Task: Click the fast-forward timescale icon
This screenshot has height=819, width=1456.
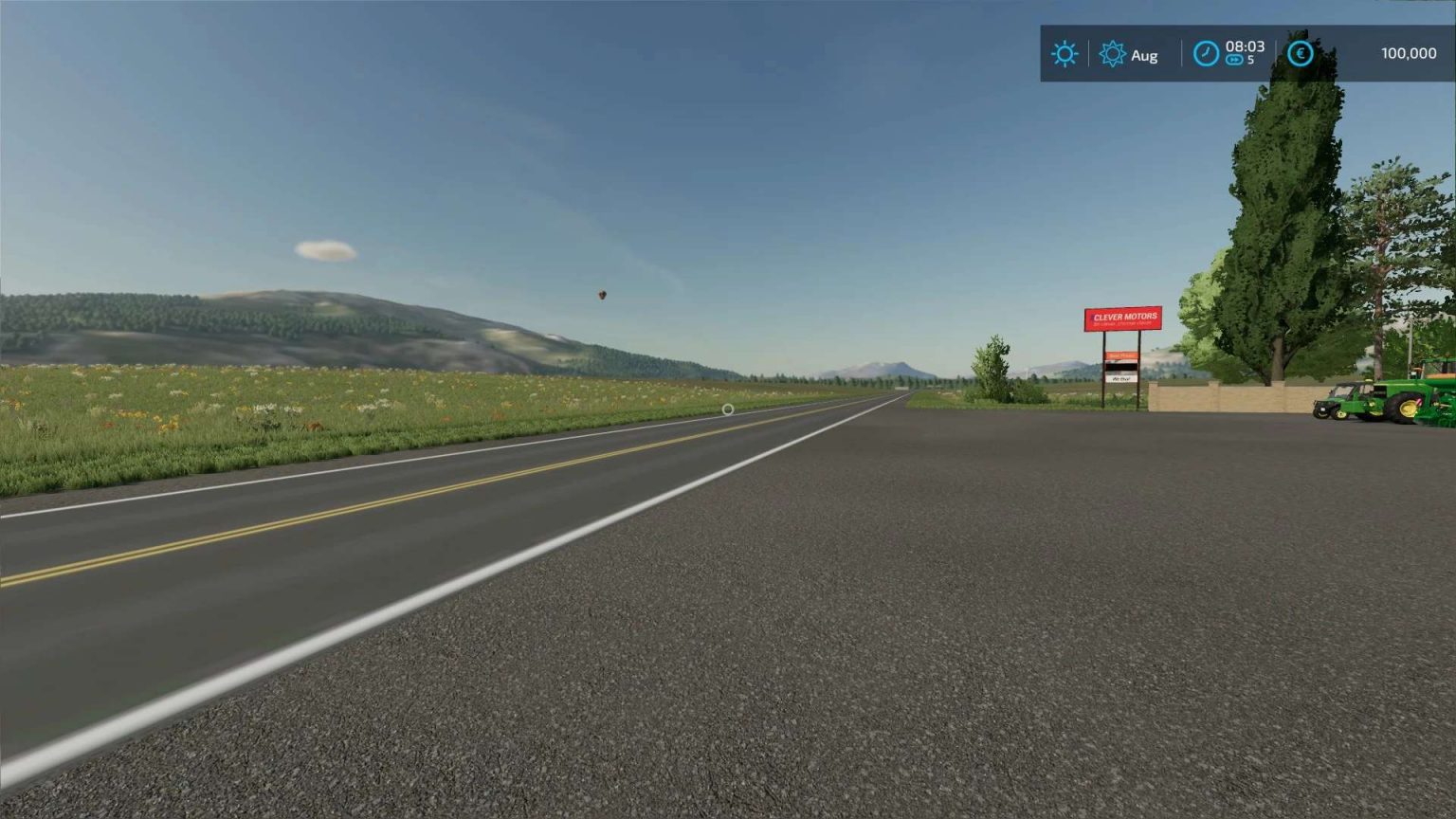Action: coord(1235,60)
